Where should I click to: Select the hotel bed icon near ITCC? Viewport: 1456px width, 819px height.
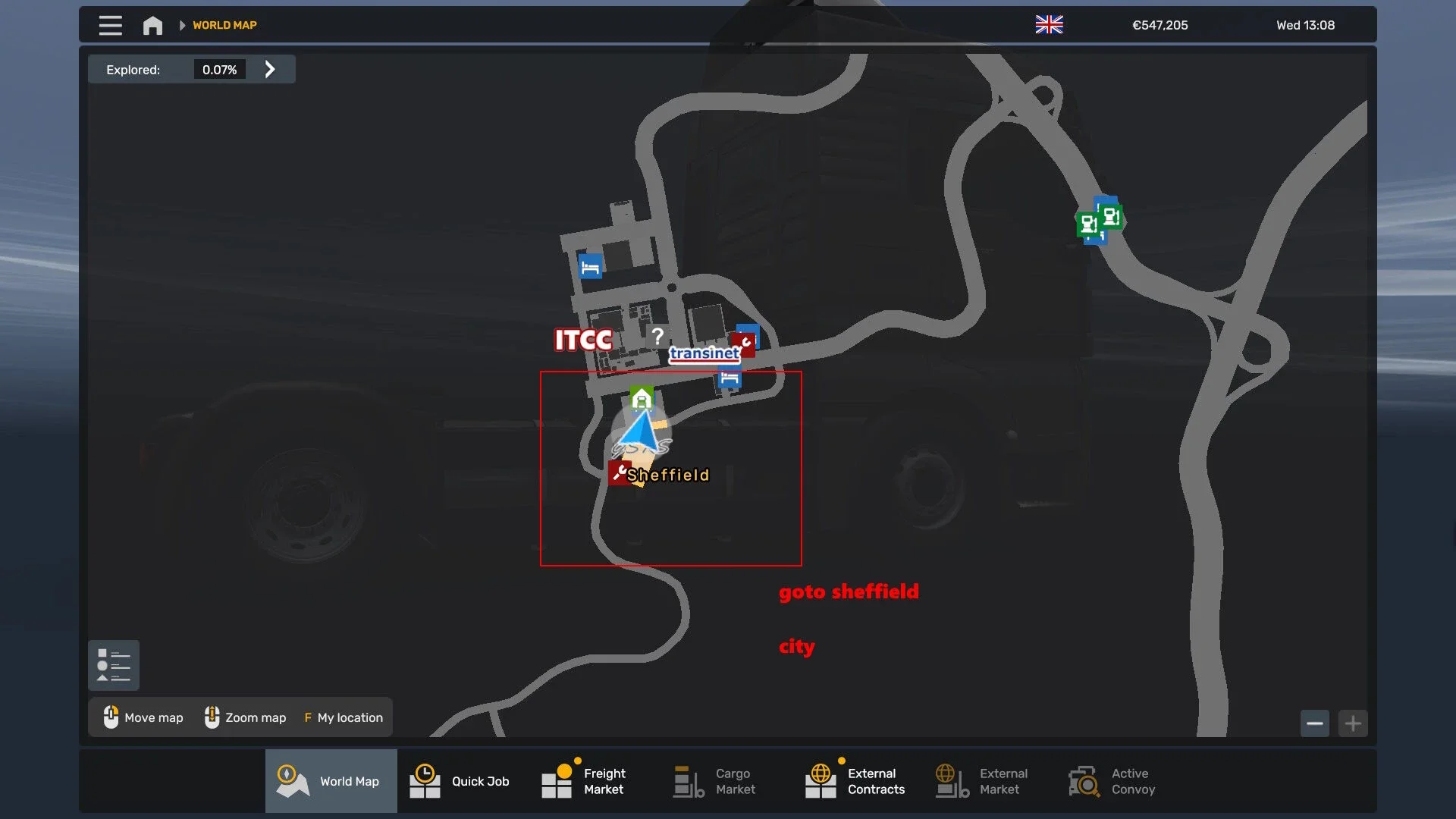[591, 265]
